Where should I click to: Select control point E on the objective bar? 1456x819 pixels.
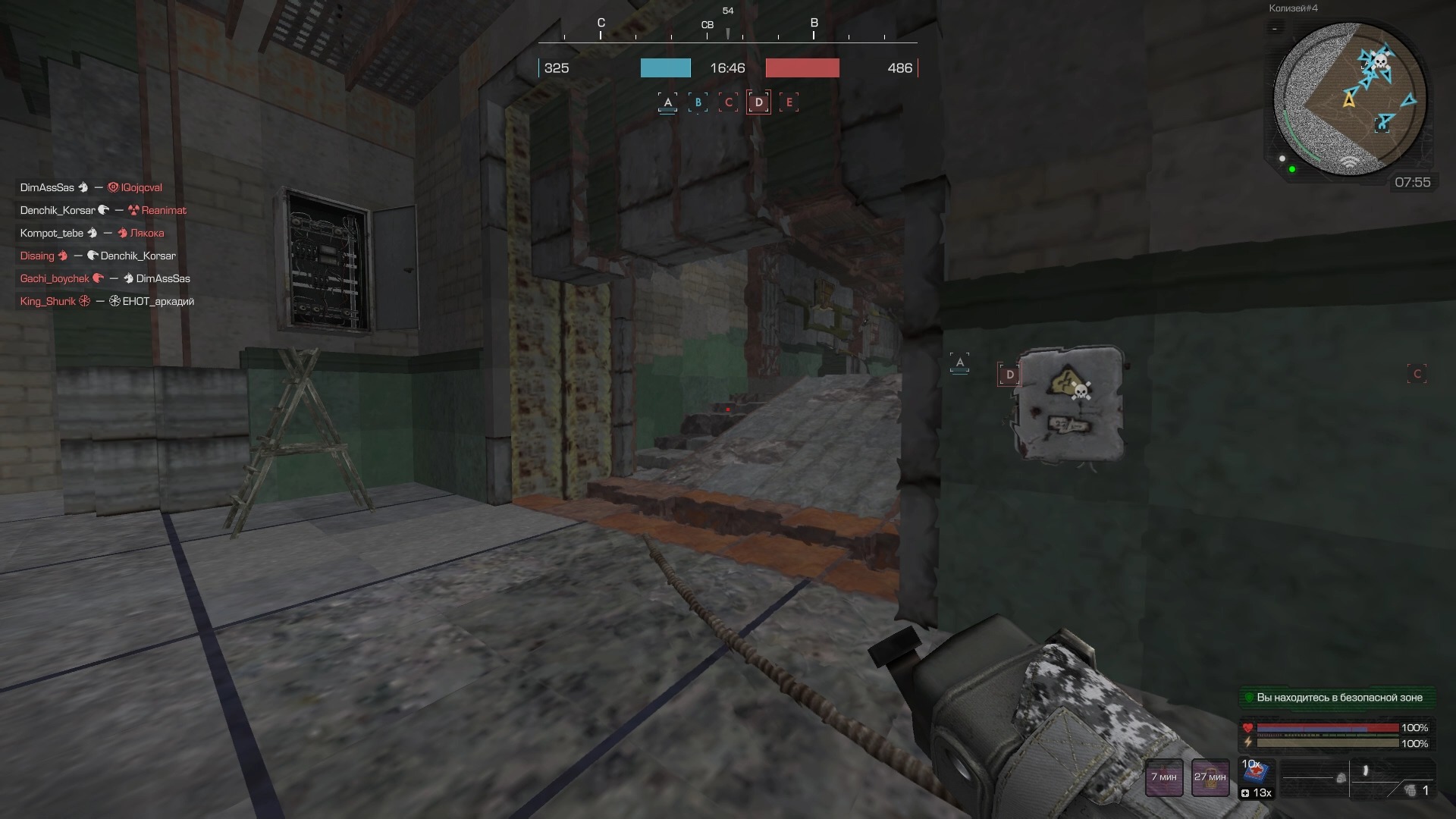pyautogui.click(x=789, y=101)
